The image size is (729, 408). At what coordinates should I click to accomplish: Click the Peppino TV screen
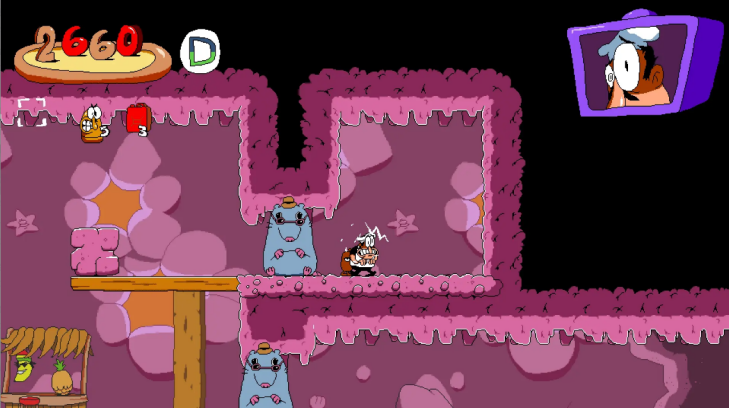pyautogui.click(x=642, y=65)
